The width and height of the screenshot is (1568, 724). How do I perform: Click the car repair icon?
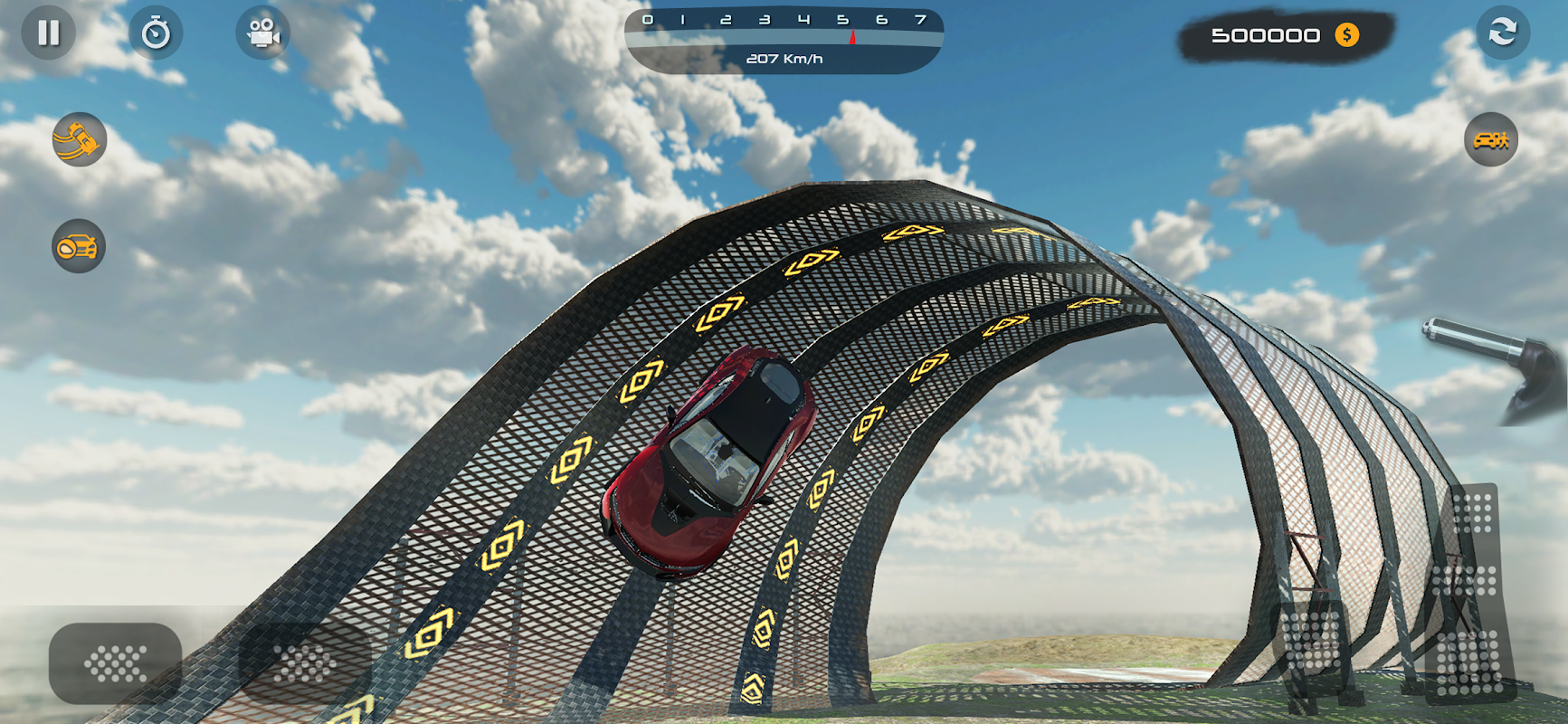coord(1490,139)
